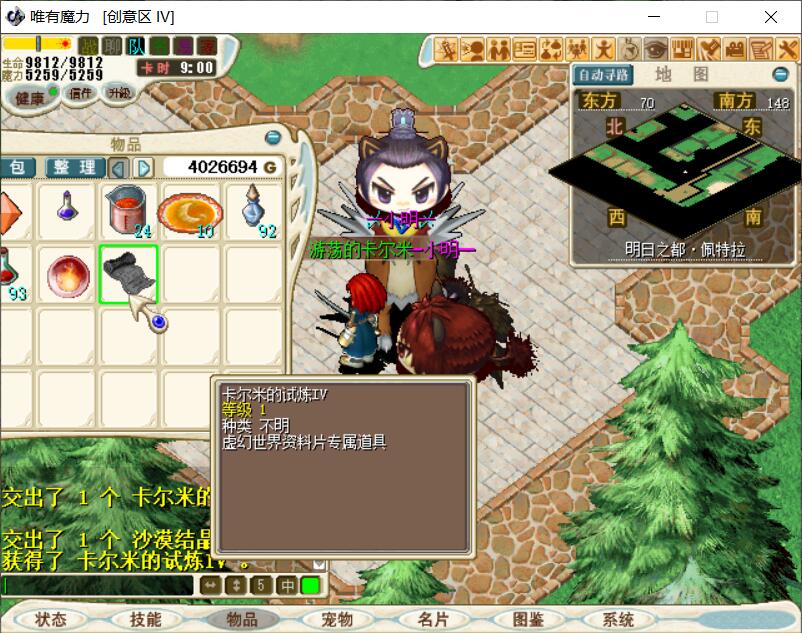
Task: Collapse the 地图 map panel
Action: pos(780,75)
